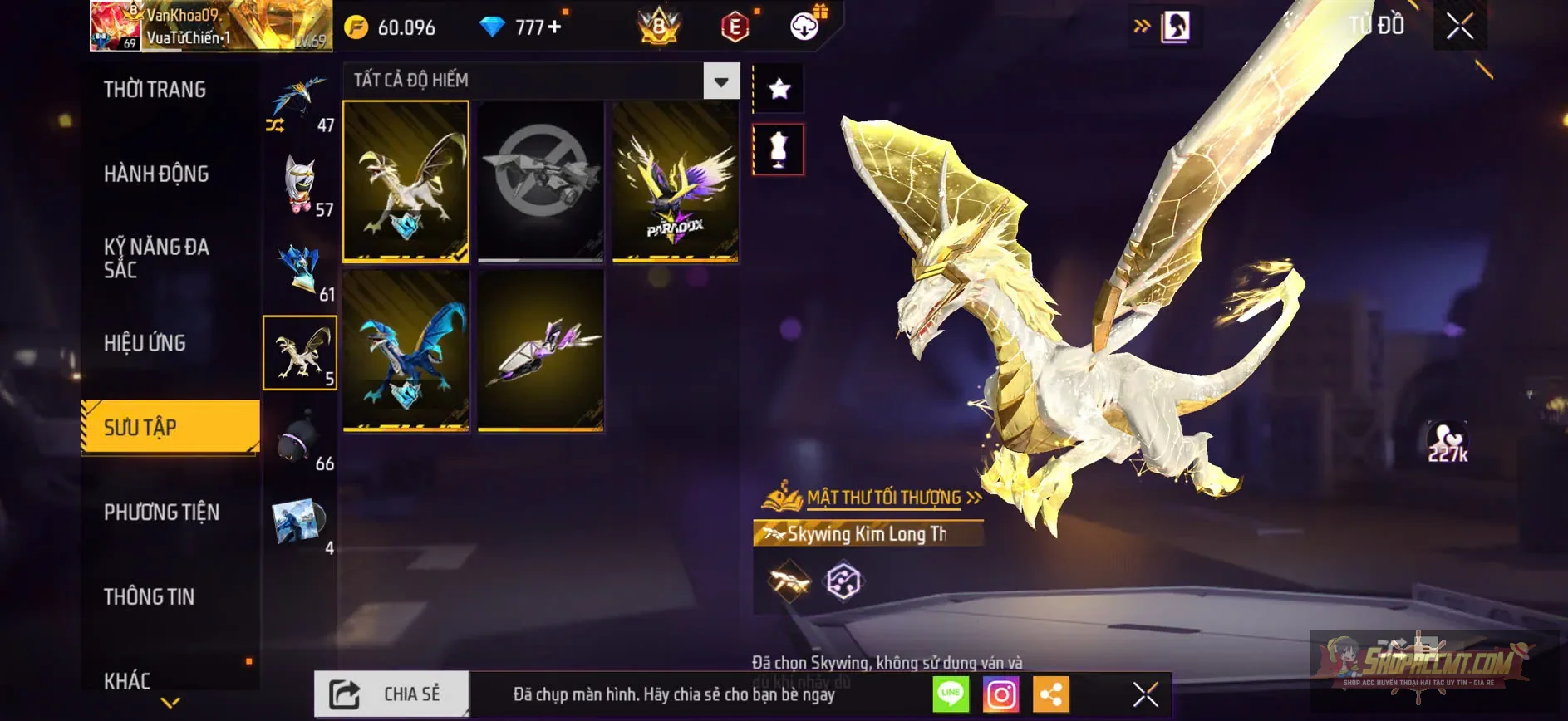Dismiss the screenshot share bar
The image size is (1568, 721).
click(1145, 694)
